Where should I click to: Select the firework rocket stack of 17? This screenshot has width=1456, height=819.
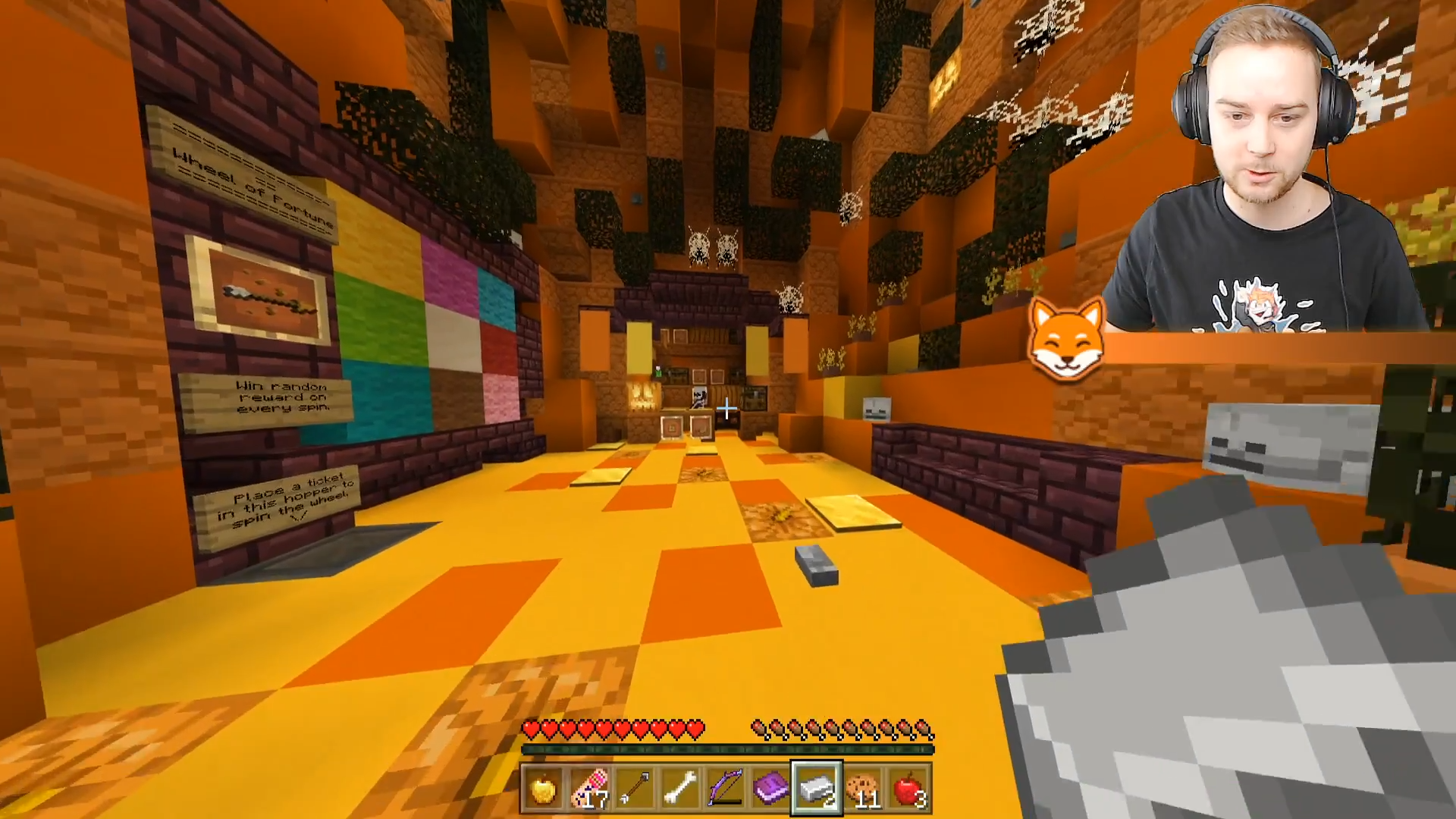coord(589,789)
